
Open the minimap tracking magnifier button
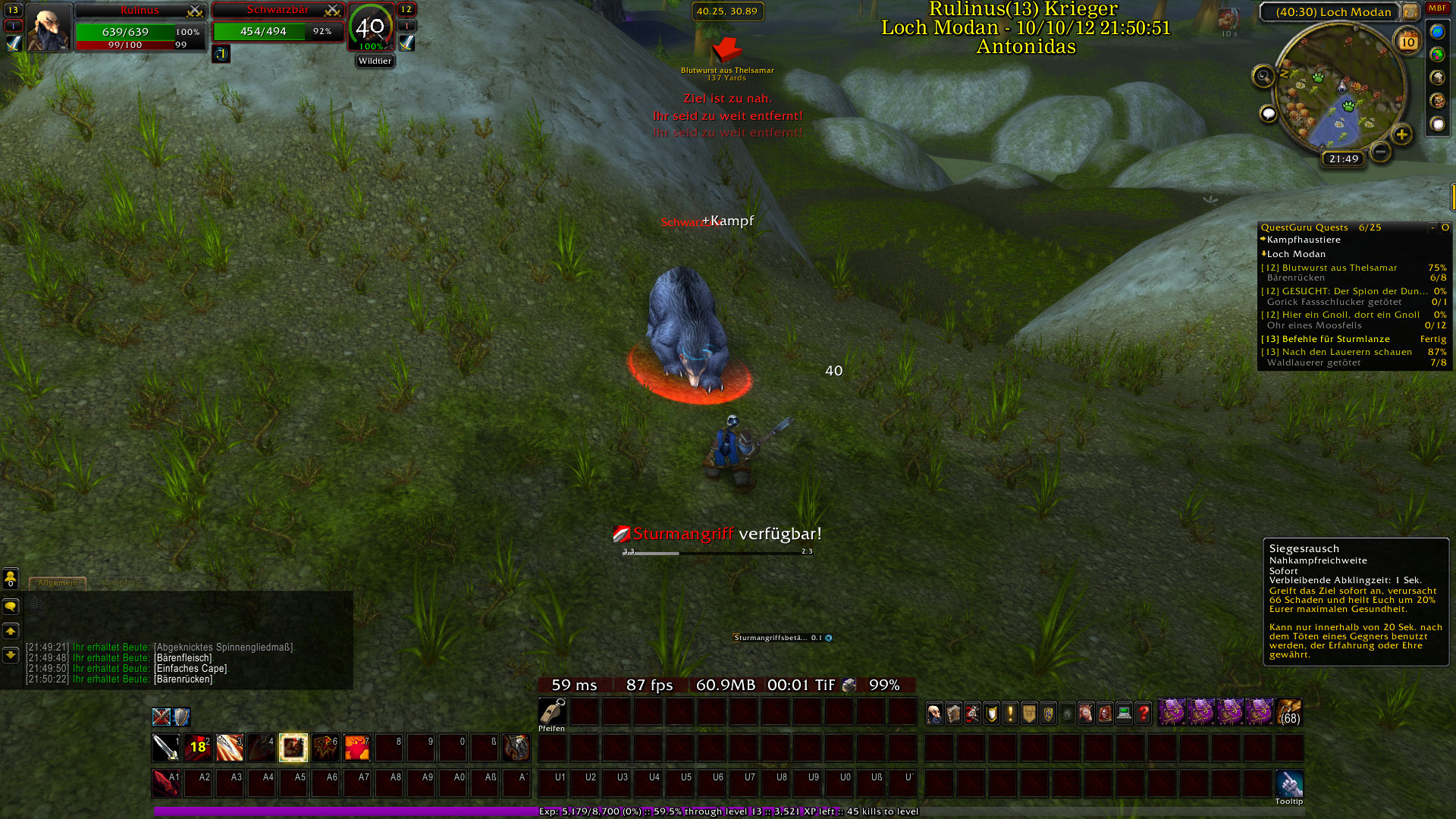coord(1263,76)
